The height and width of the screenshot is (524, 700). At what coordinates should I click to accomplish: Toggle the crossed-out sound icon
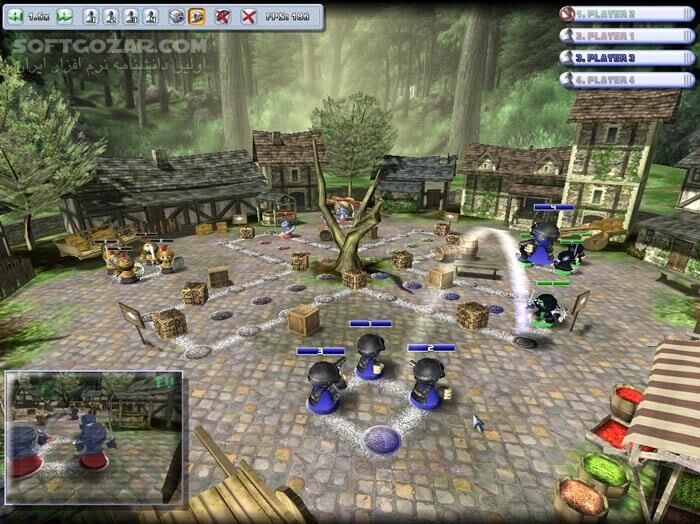[223, 16]
